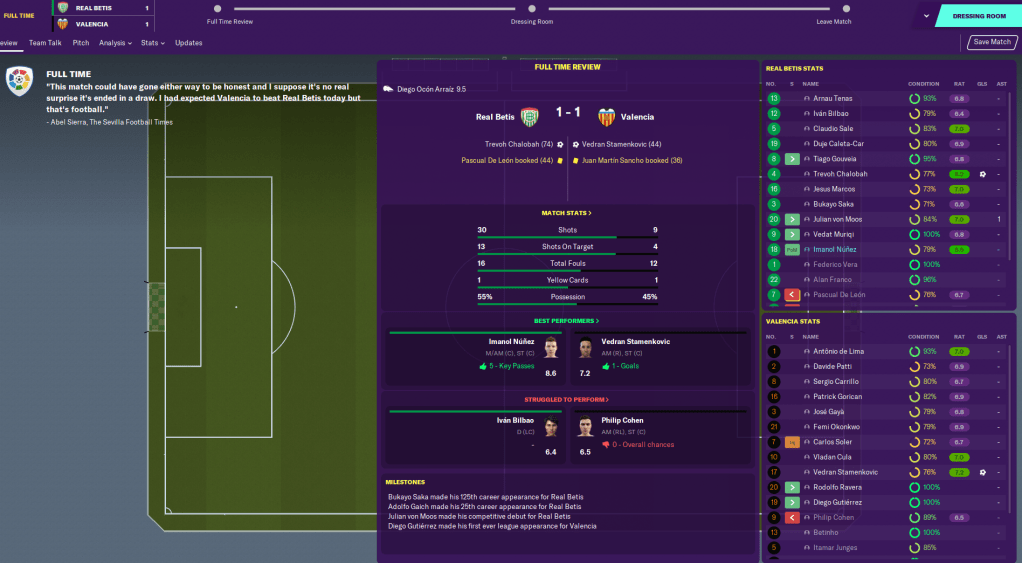
Task: Click the dropdown arrow beside Dressing Room
Action: tap(927, 16)
